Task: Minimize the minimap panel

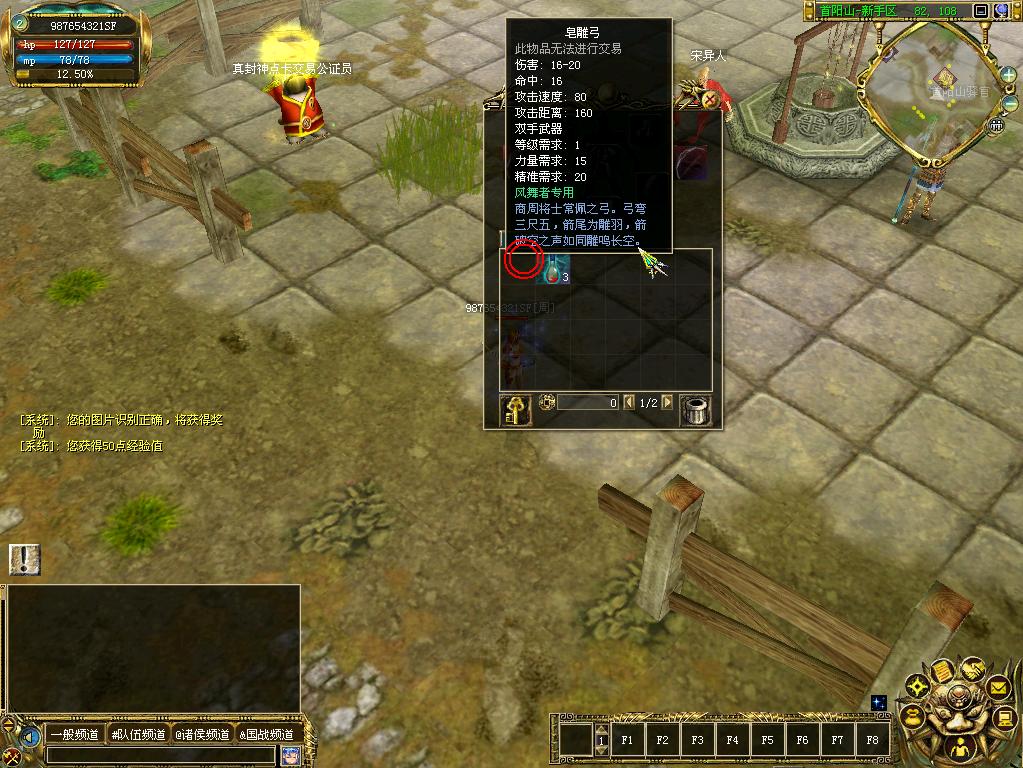Action: [x=981, y=11]
